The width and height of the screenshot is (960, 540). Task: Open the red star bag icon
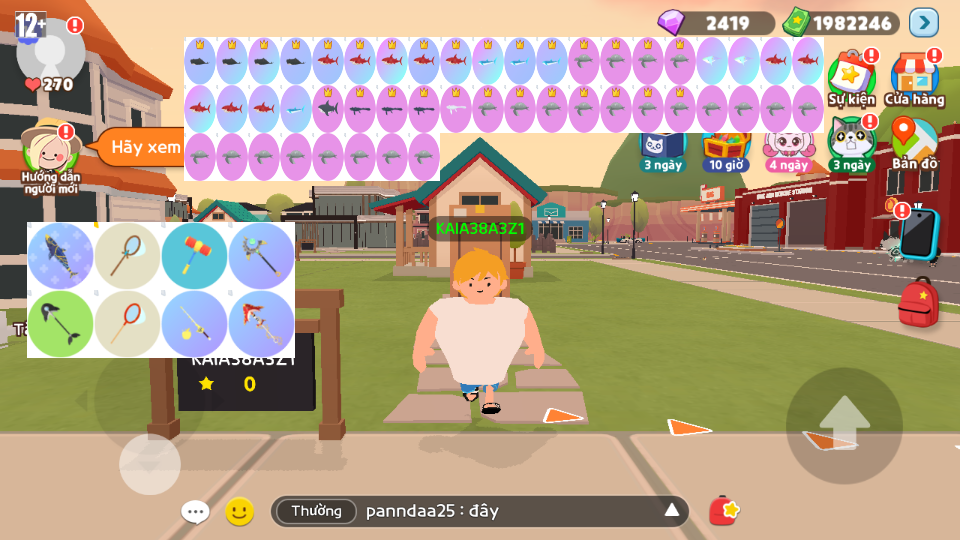[x=724, y=511]
